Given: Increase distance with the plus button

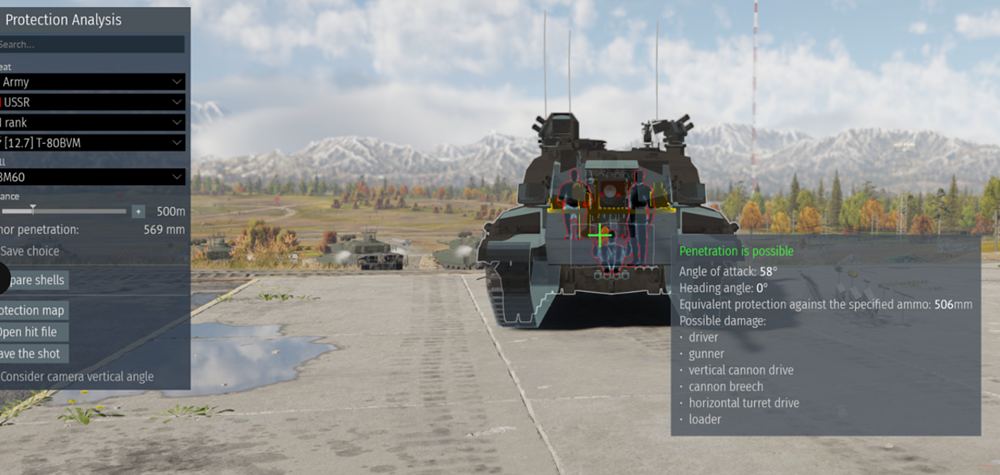Looking at the screenshot, I should pos(138,212).
